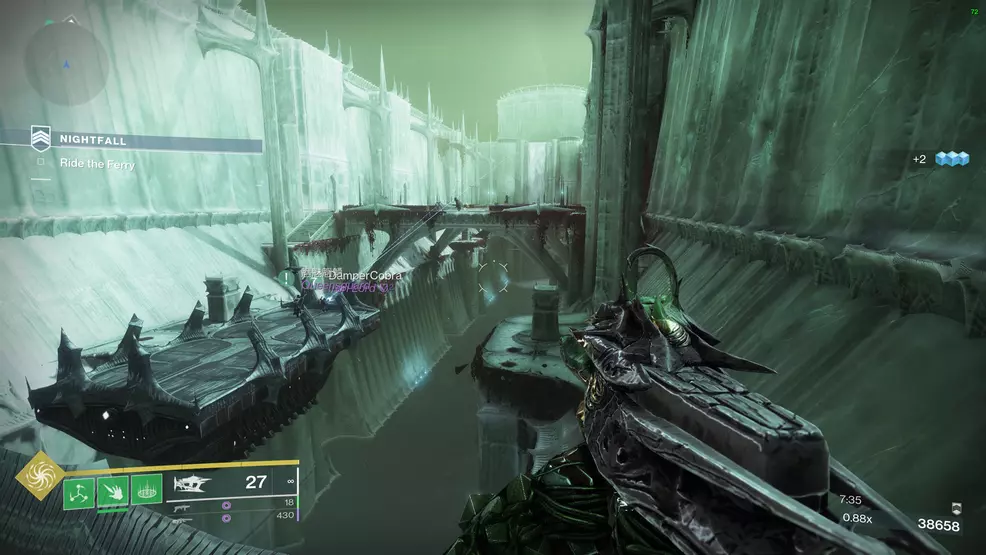This screenshot has height=555, width=986.
Task: Switch to the weapon with 18 ammo
Action: point(190,503)
